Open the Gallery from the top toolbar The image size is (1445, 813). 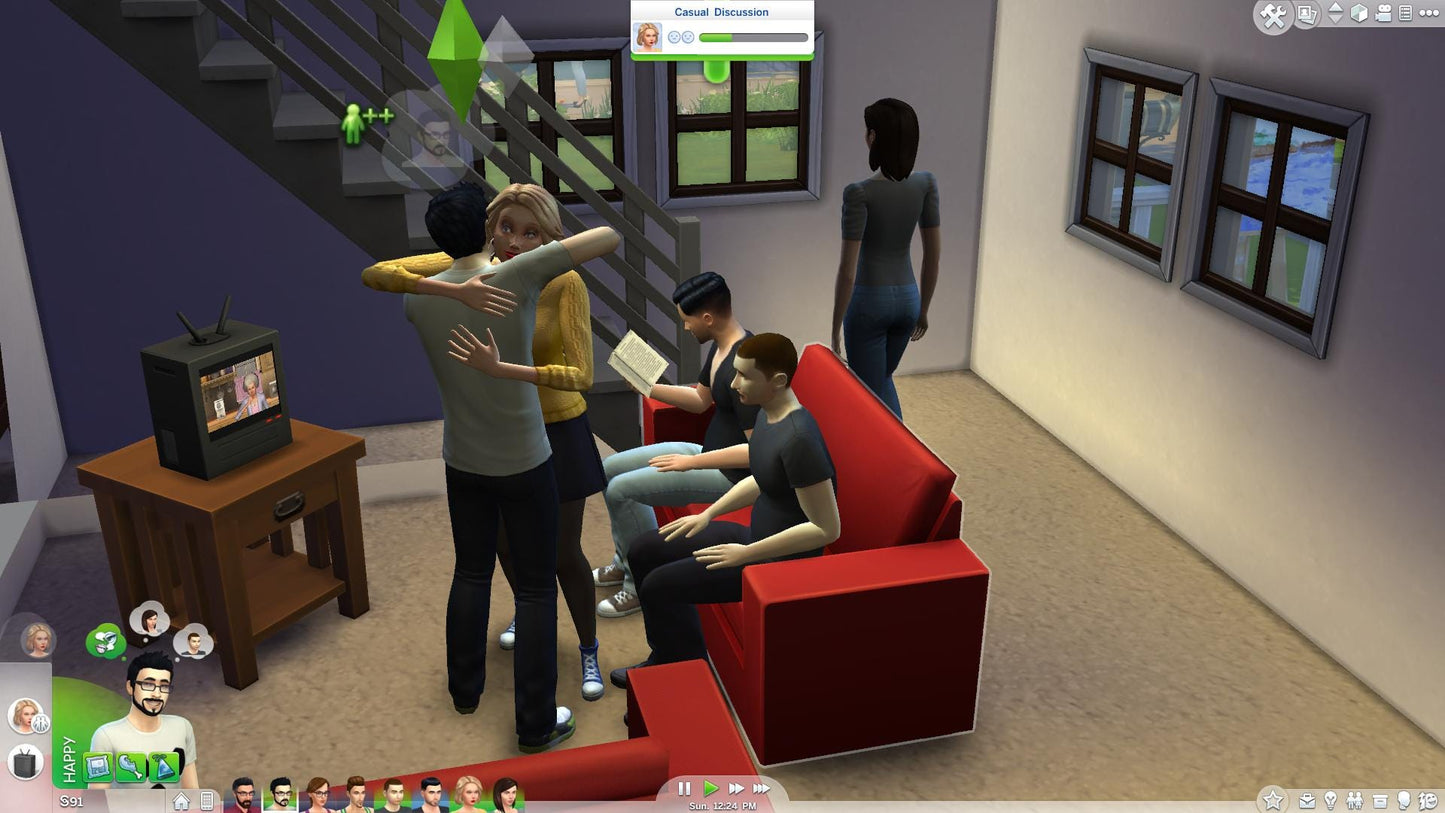click(x=1306, y=14)
